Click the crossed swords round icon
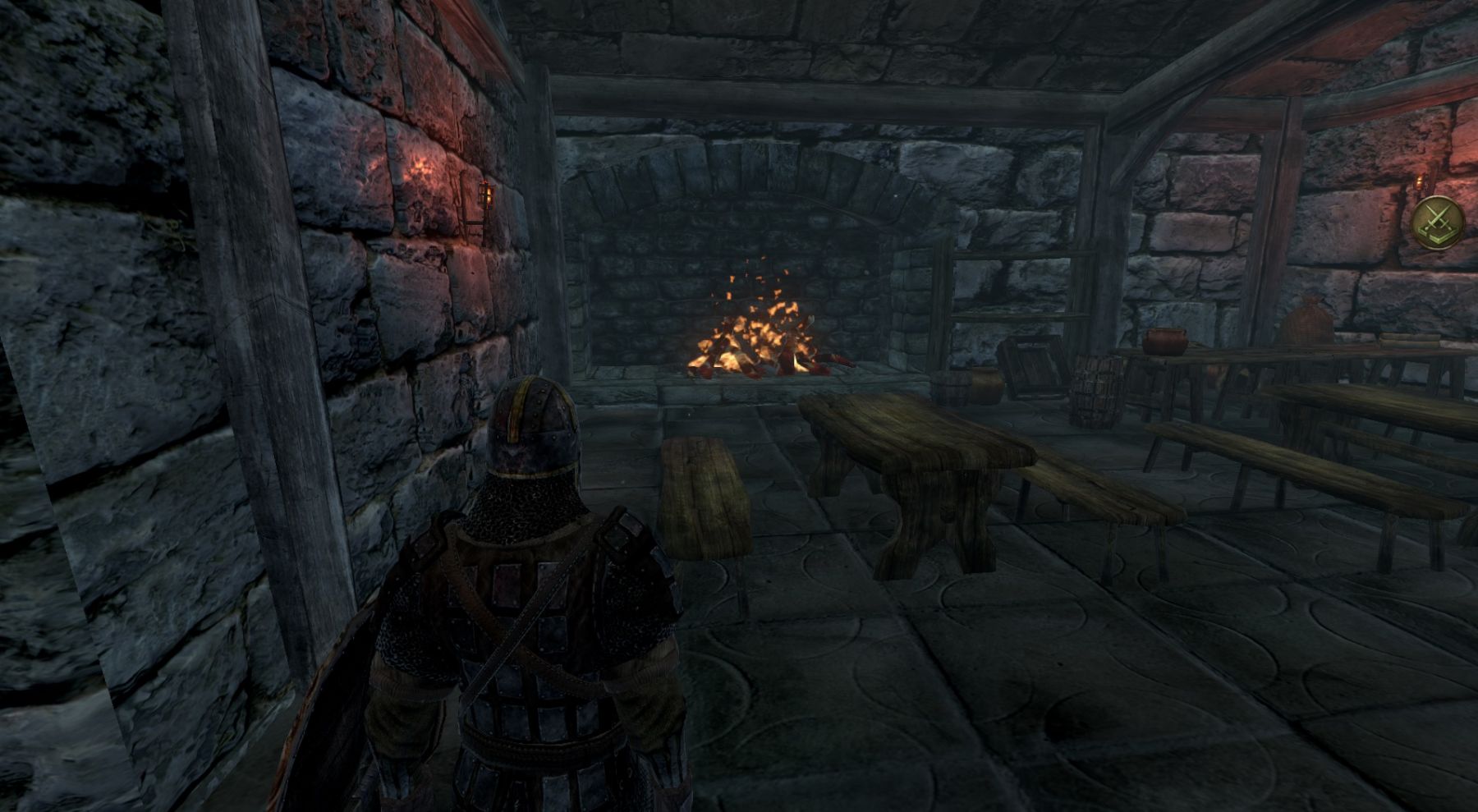The width and height of the screenshot is (1478, 812). point(1439,223)
